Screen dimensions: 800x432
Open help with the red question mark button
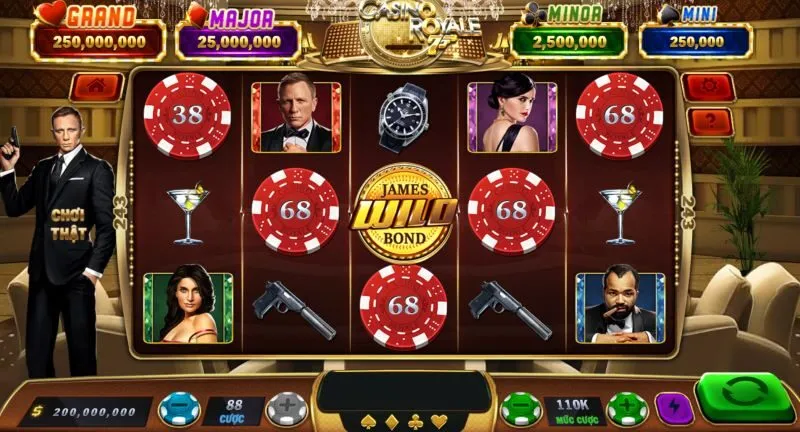tap(709, 122)
